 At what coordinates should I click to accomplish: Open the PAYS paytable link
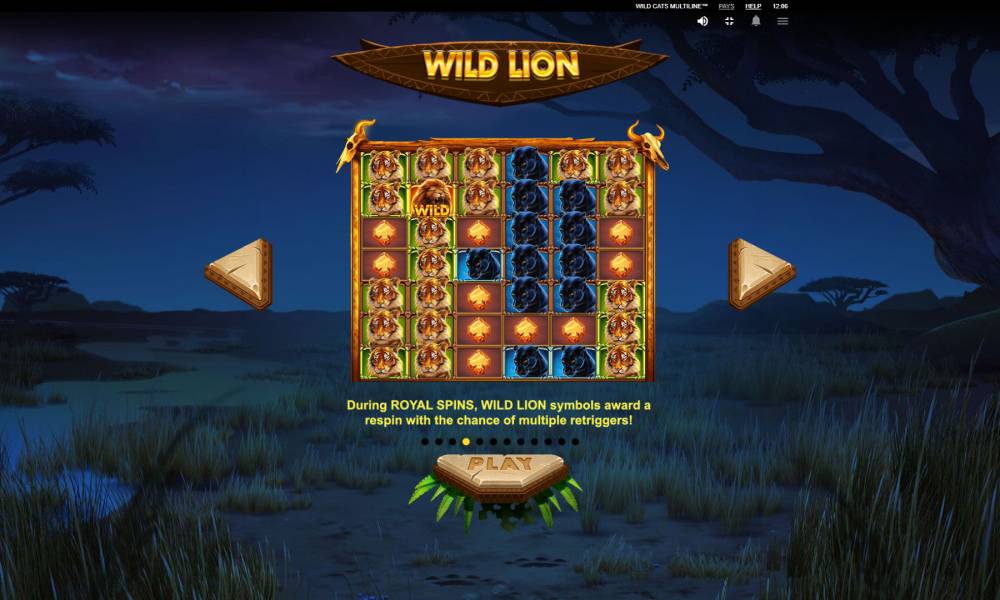[x=726, y=6]
